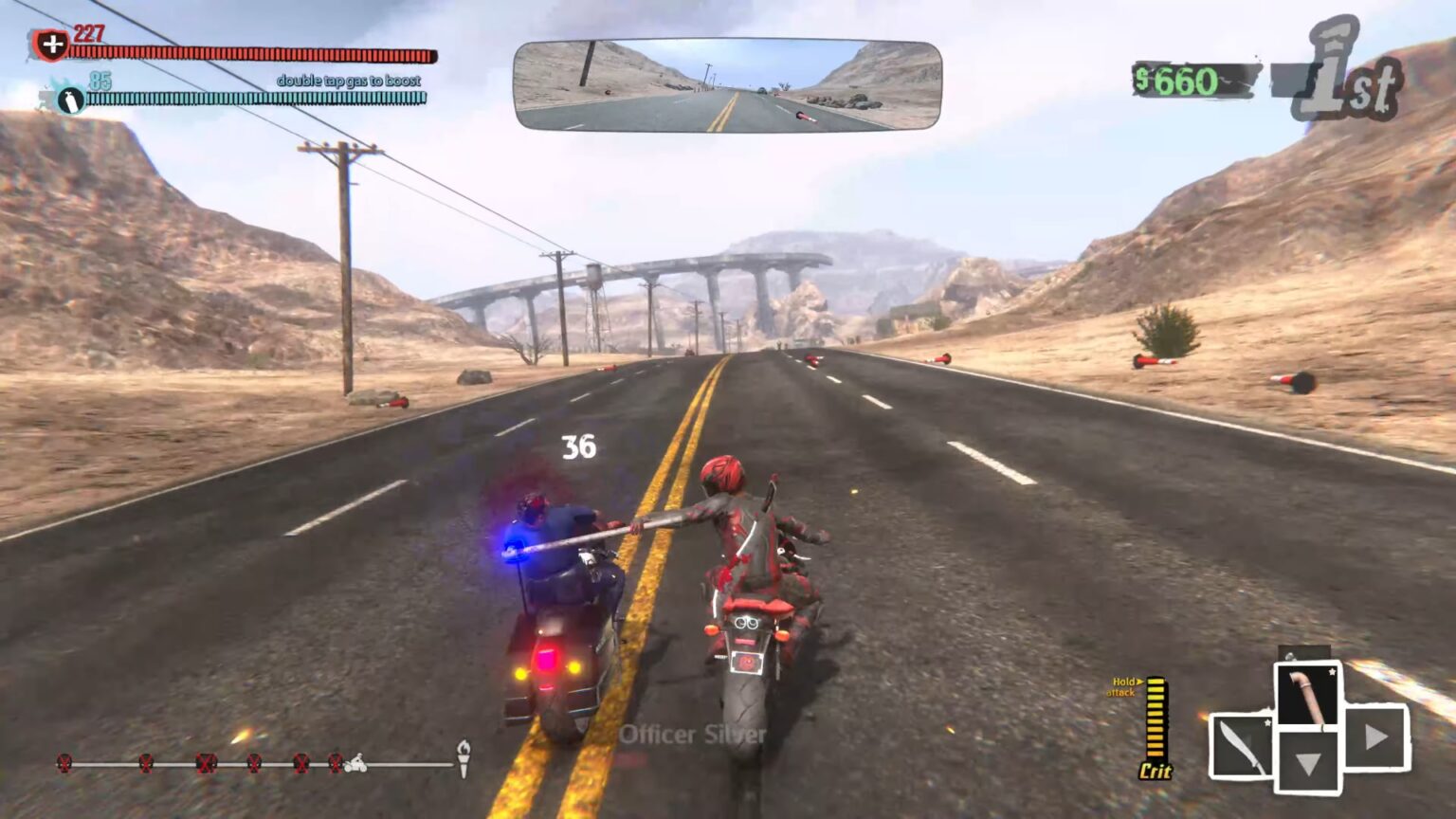This screenshot has width=1456, height=819.
Task: Click the health shield icon
Action: [53, 43]
